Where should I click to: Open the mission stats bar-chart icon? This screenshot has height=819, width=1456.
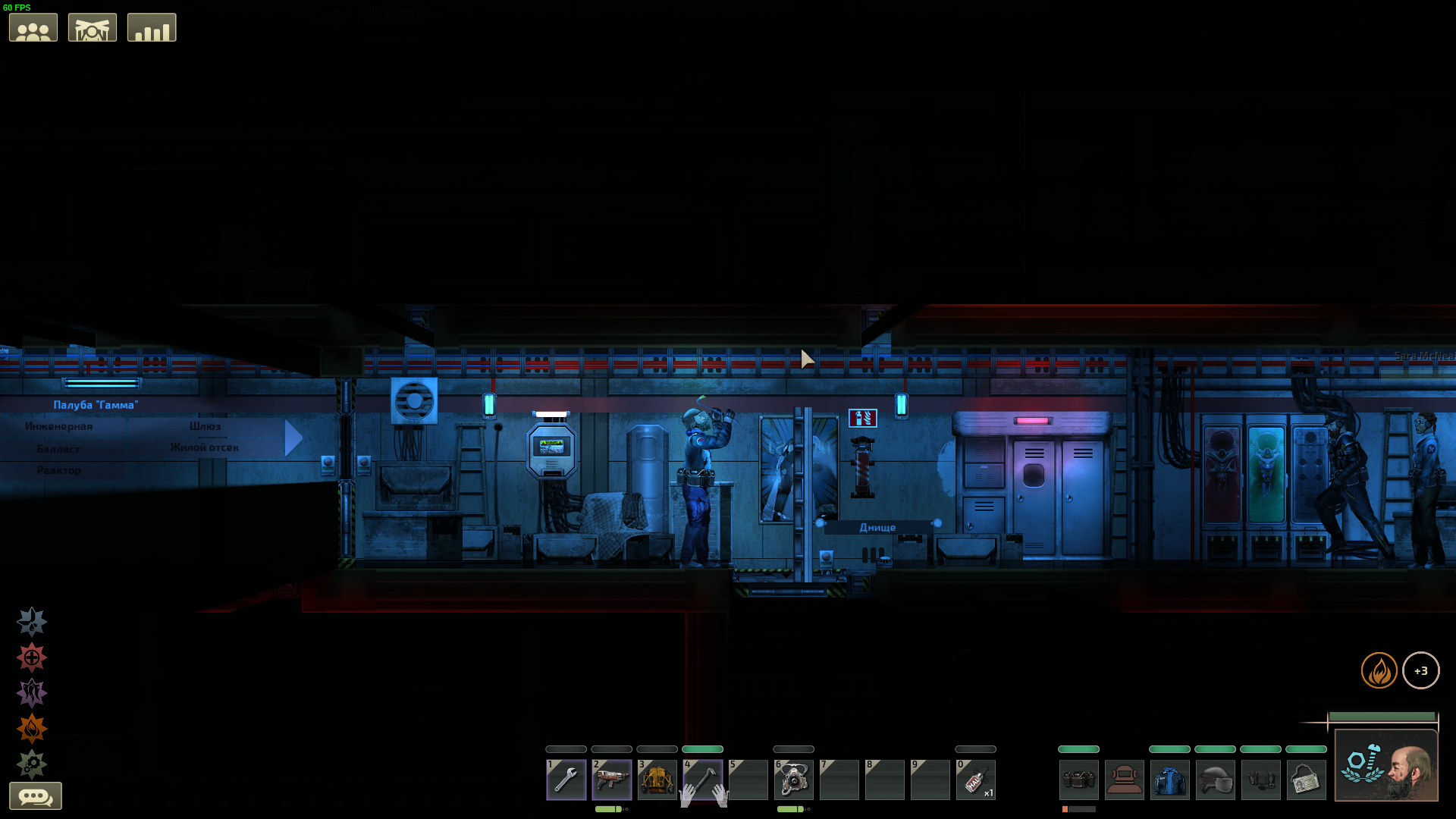tap(151, 27)
